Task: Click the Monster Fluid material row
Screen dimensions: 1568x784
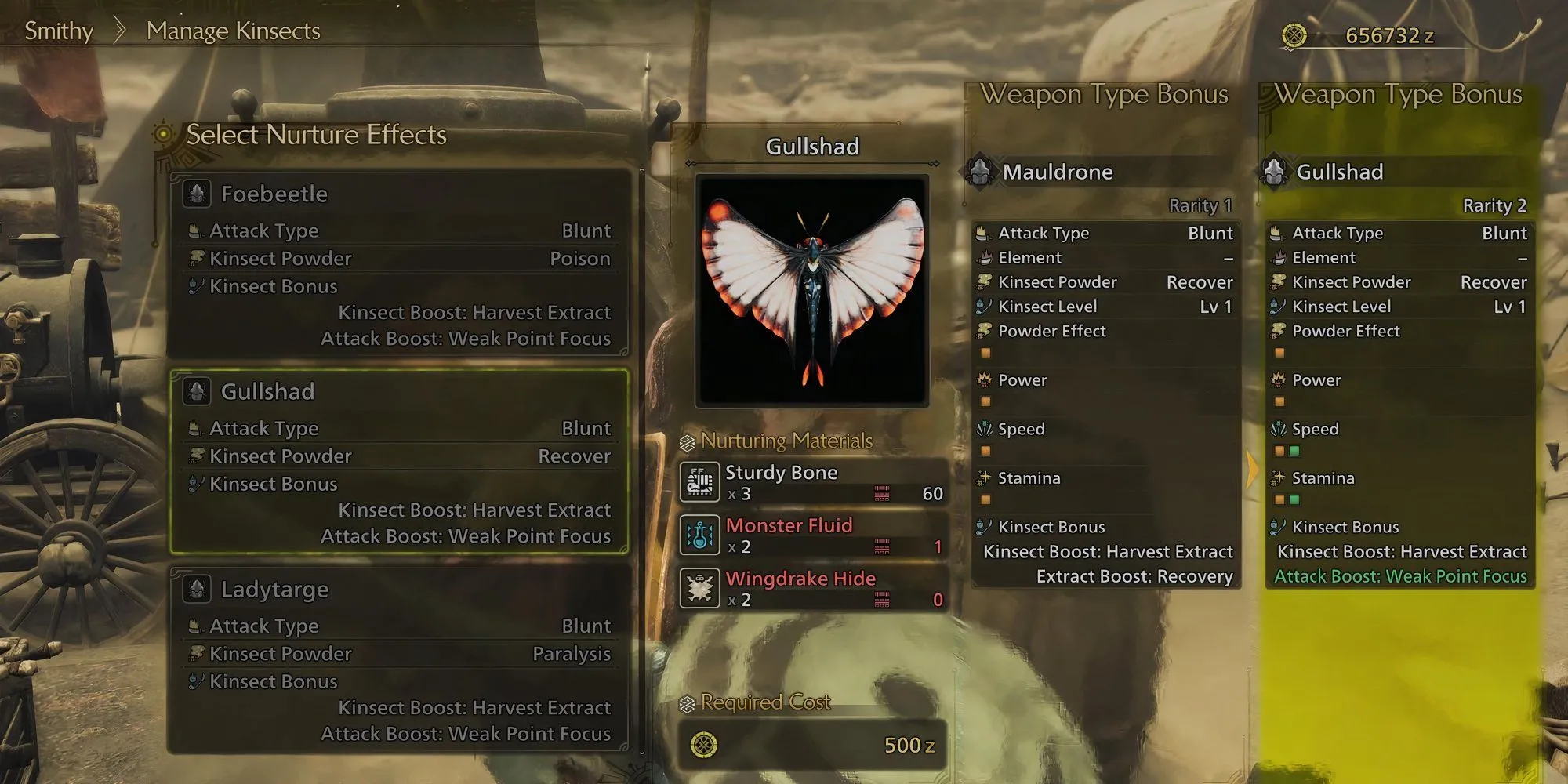Action: click(x=812, y=535)
